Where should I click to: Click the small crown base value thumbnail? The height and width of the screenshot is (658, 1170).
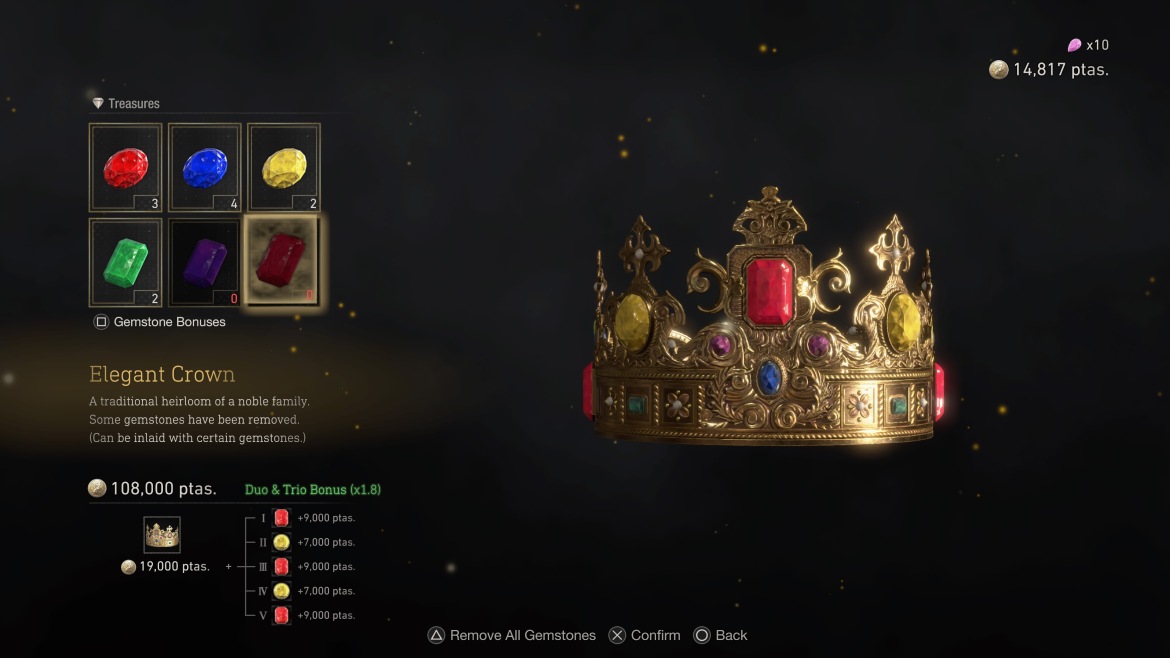click(x=162, y=535)
